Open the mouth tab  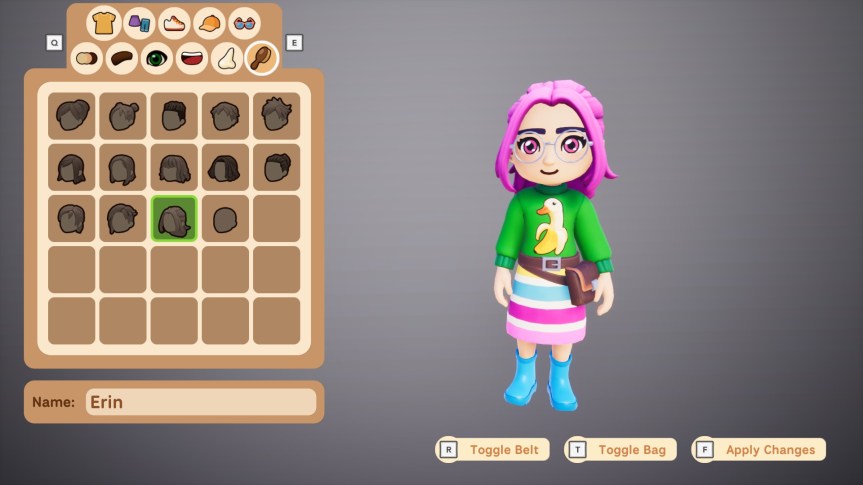click(x=191, y=58)
